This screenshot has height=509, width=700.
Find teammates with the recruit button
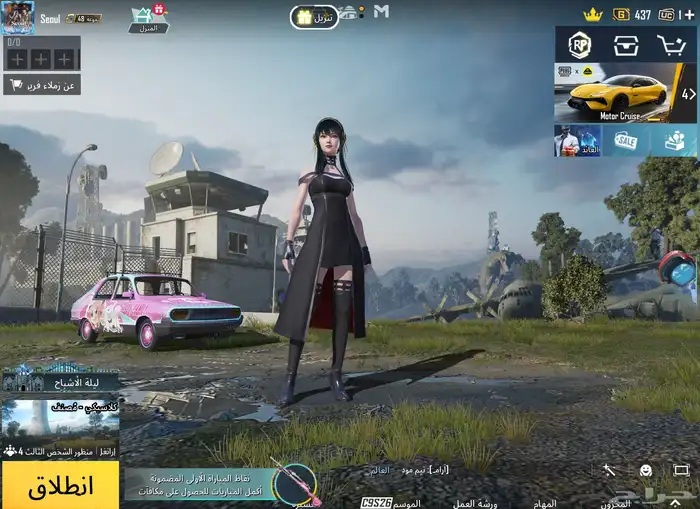point(41,85)
